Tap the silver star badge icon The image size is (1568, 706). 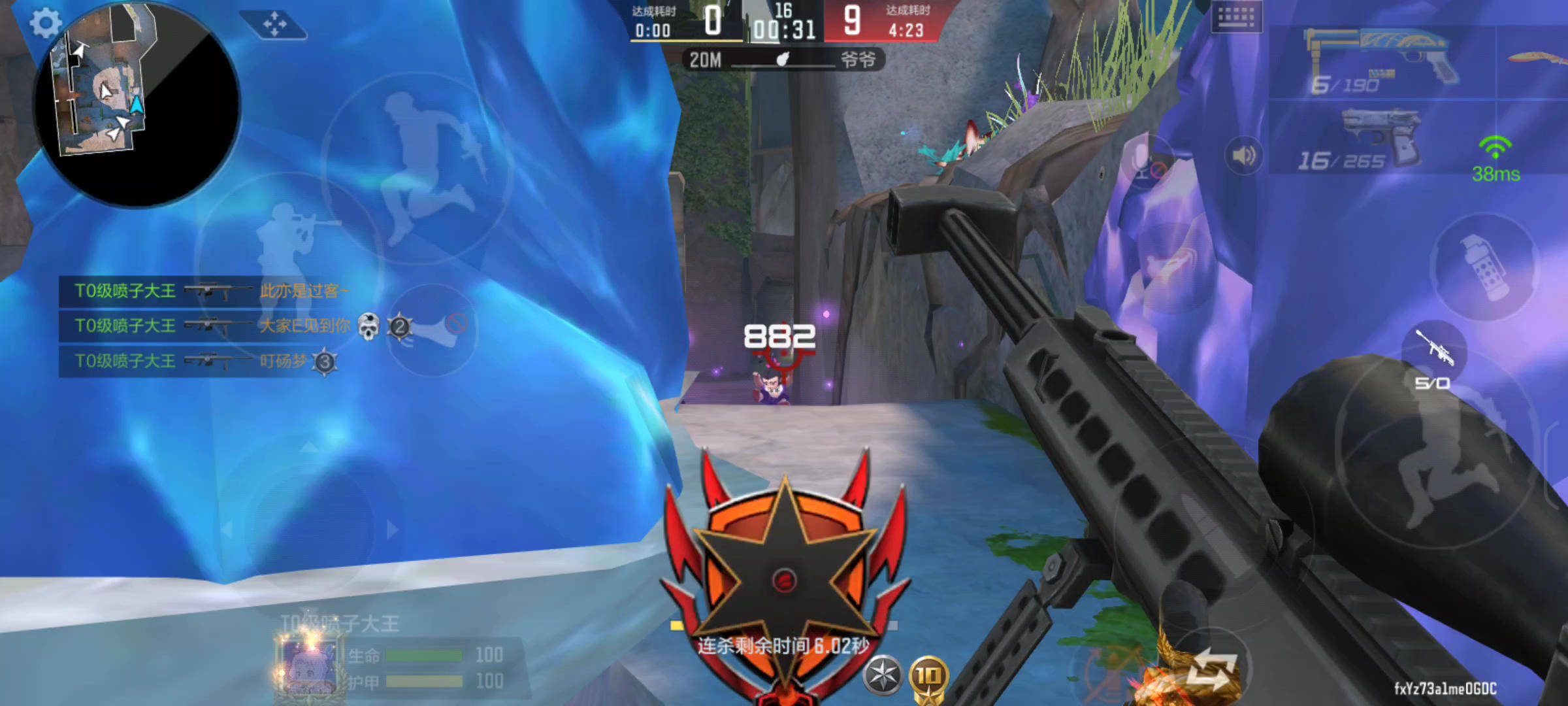click(883, 675)
